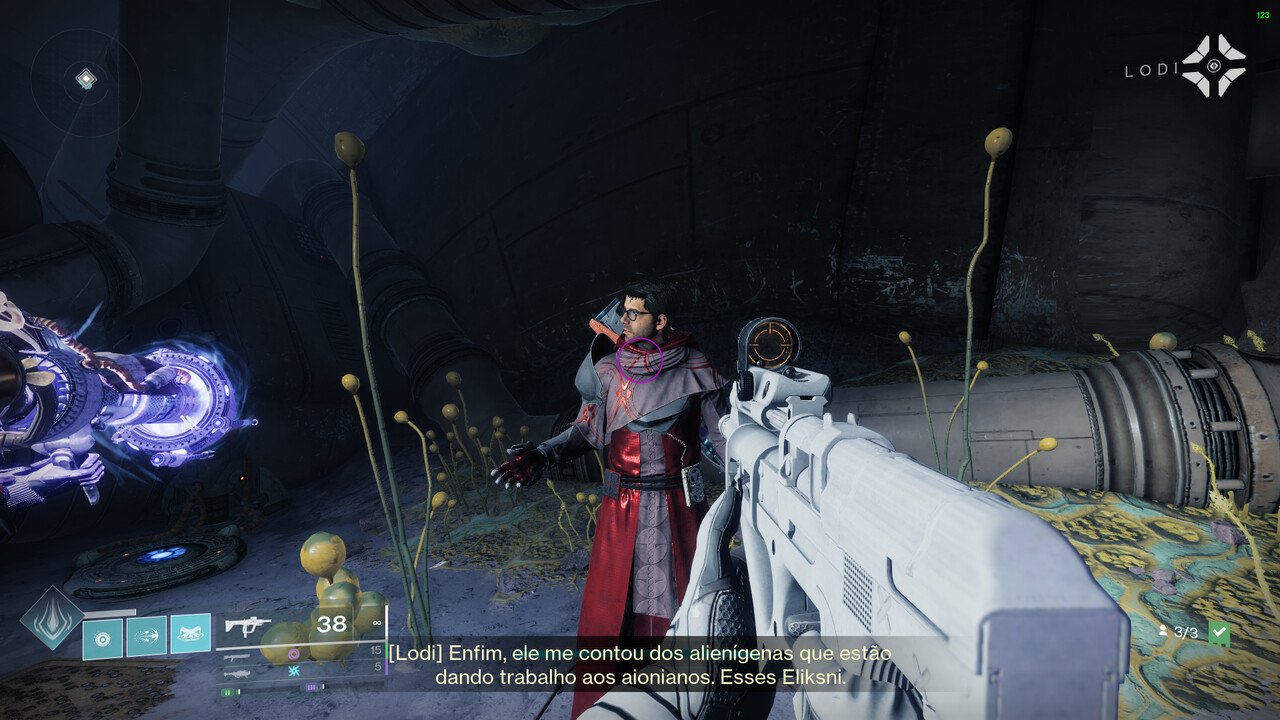This screenshot has height=720, width=1280.
Task: Click the first teal ability icon
Action: (x=101, y=636)
